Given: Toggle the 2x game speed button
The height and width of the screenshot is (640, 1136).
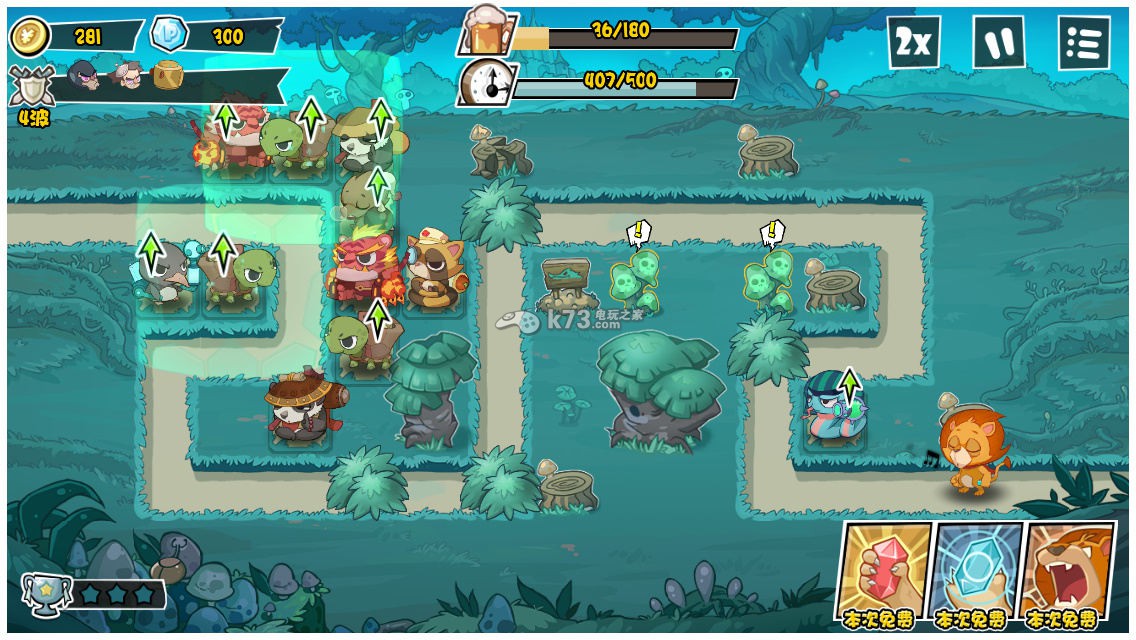Looking at the screenshot, I should 913,43.
